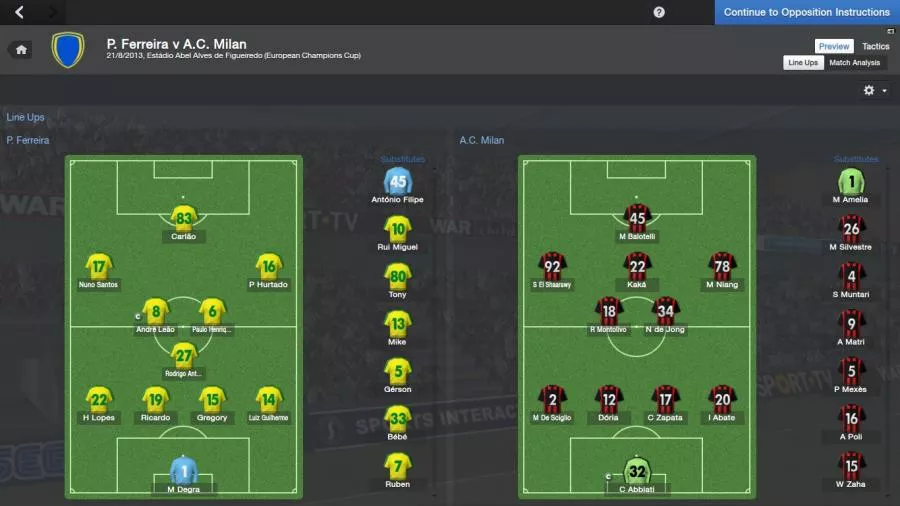Select Nuno Santos on the left wing
Screen dimensions: 900x506
[99, 267]
